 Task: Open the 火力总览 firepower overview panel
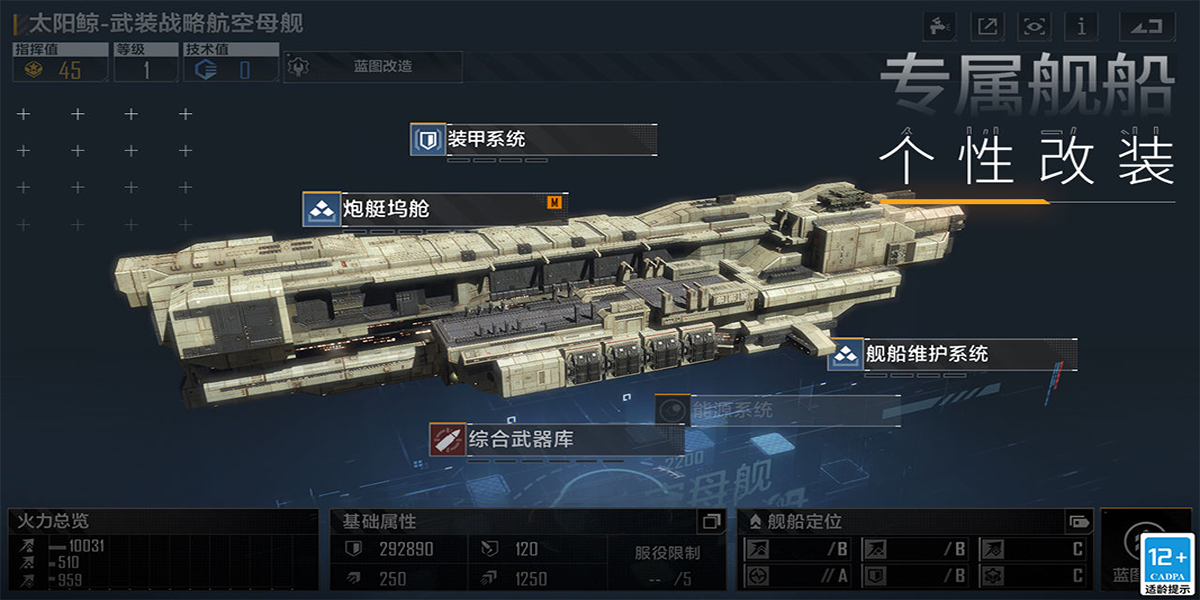164,521
